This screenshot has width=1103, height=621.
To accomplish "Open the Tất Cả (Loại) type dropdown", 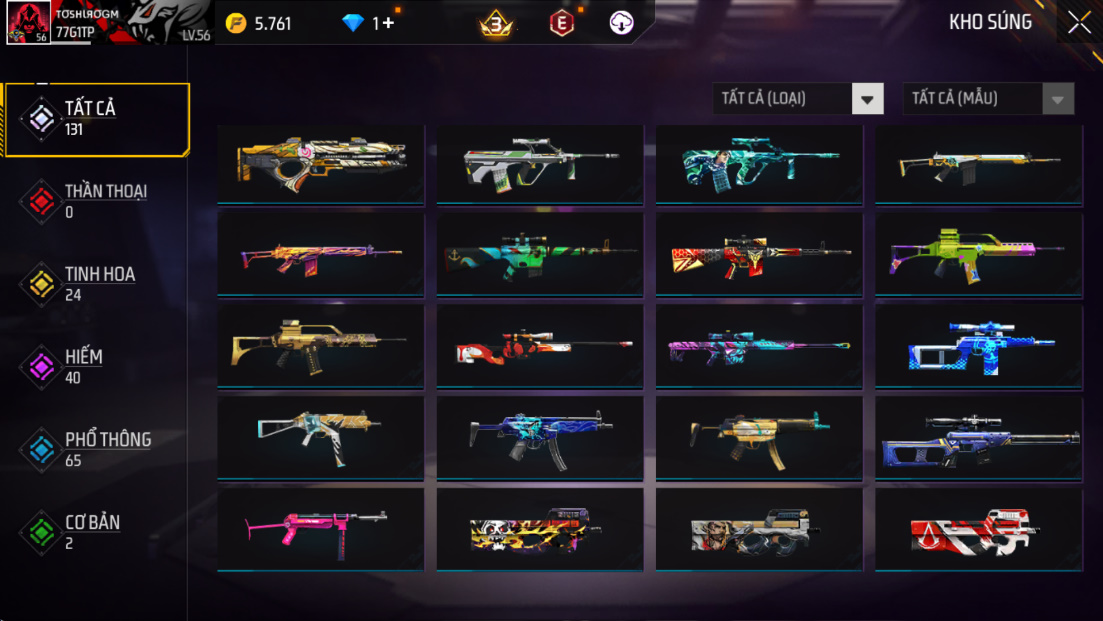I will pyautogui.click(x=798, y=98).
